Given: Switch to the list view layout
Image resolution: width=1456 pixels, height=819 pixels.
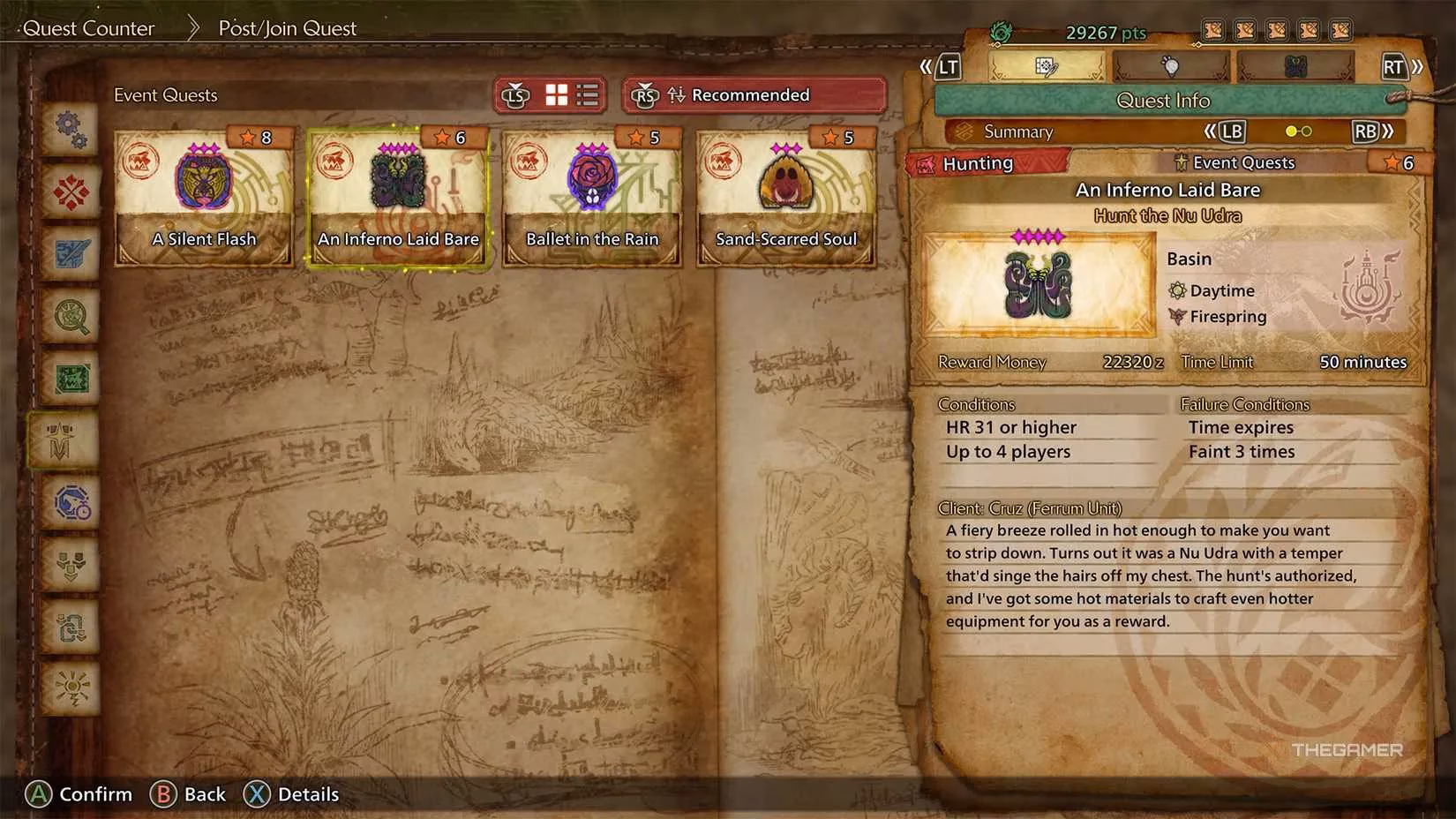Looking at the screenshot, I should coord(588,95).
